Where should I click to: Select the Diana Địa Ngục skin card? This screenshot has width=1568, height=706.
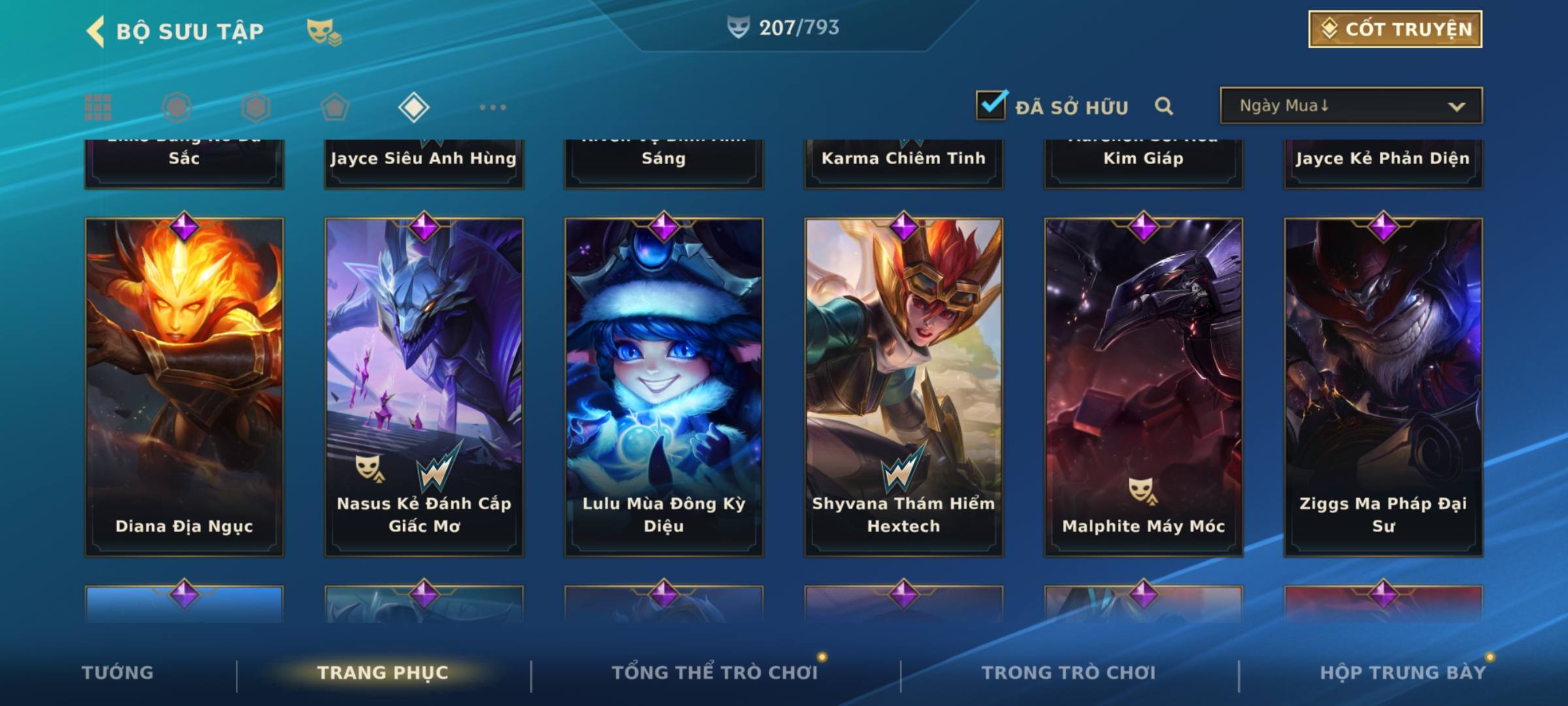[184, 387]
